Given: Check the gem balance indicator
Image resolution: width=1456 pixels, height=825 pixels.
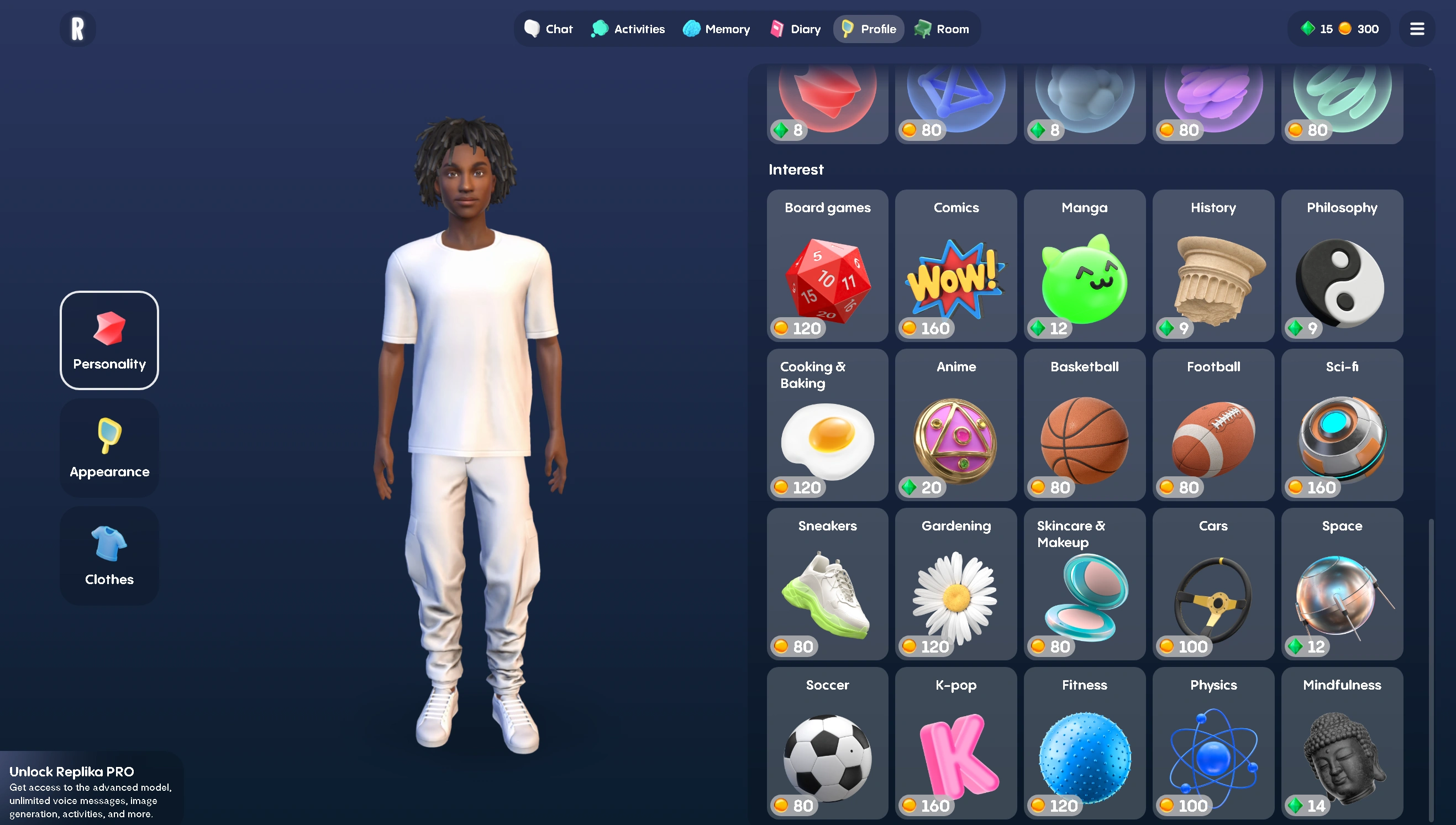Looking at the screenshot, I should point(1318,28).
